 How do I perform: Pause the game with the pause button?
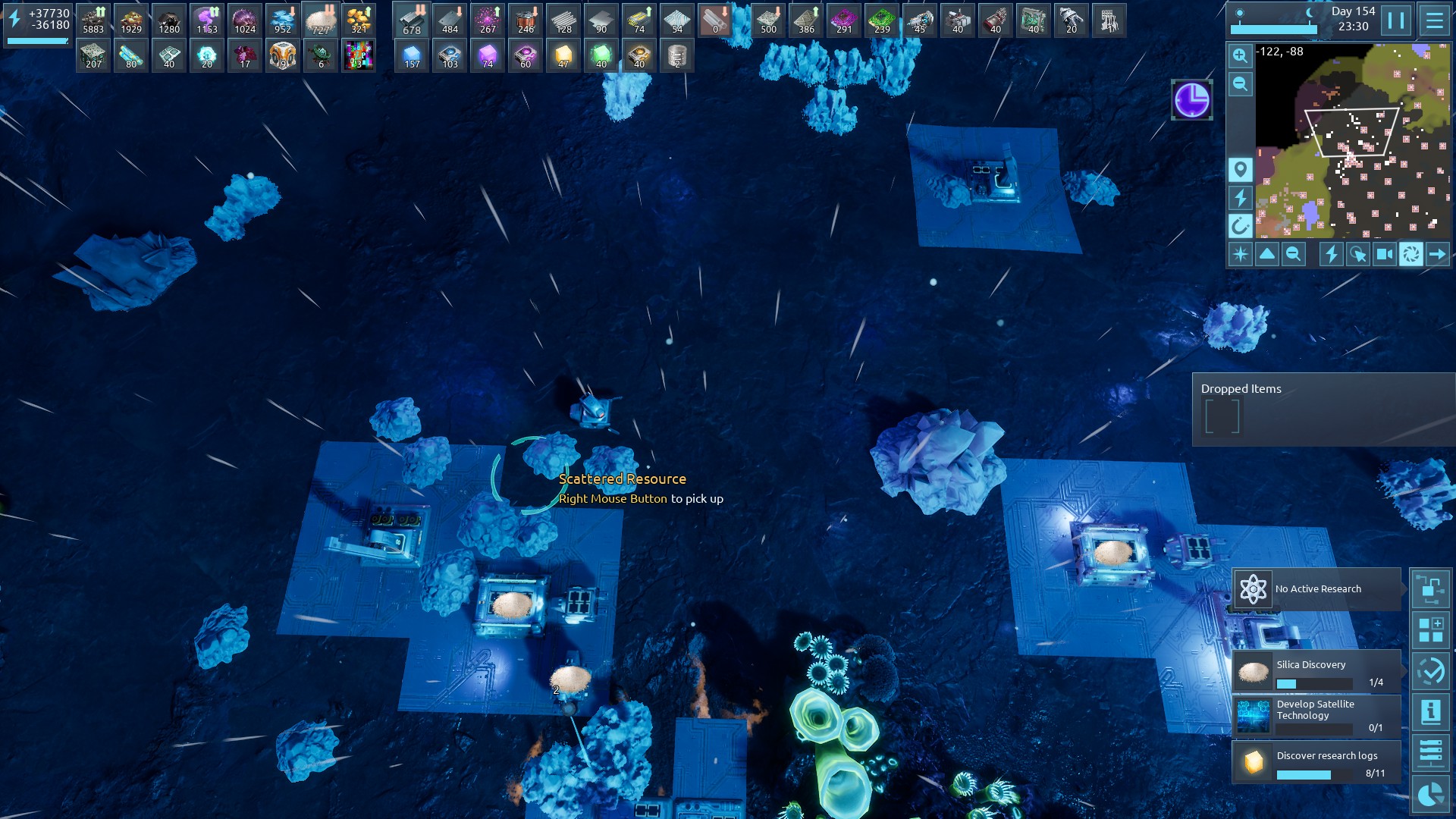click(x=1396, y=20)
